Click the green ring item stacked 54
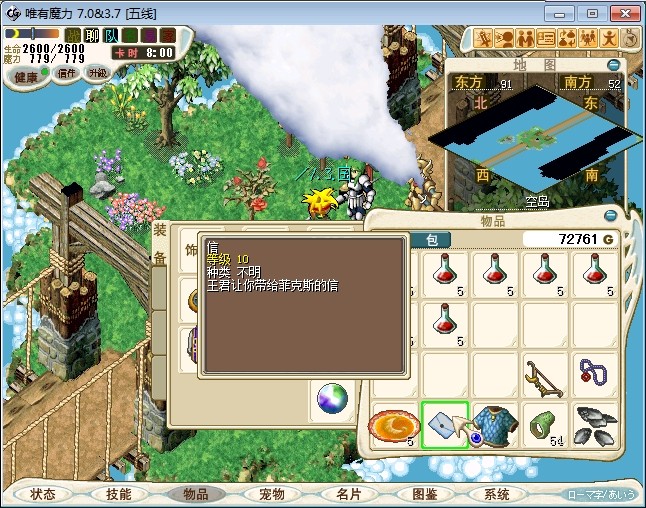 pyautogui.click(x=544, y=425)
